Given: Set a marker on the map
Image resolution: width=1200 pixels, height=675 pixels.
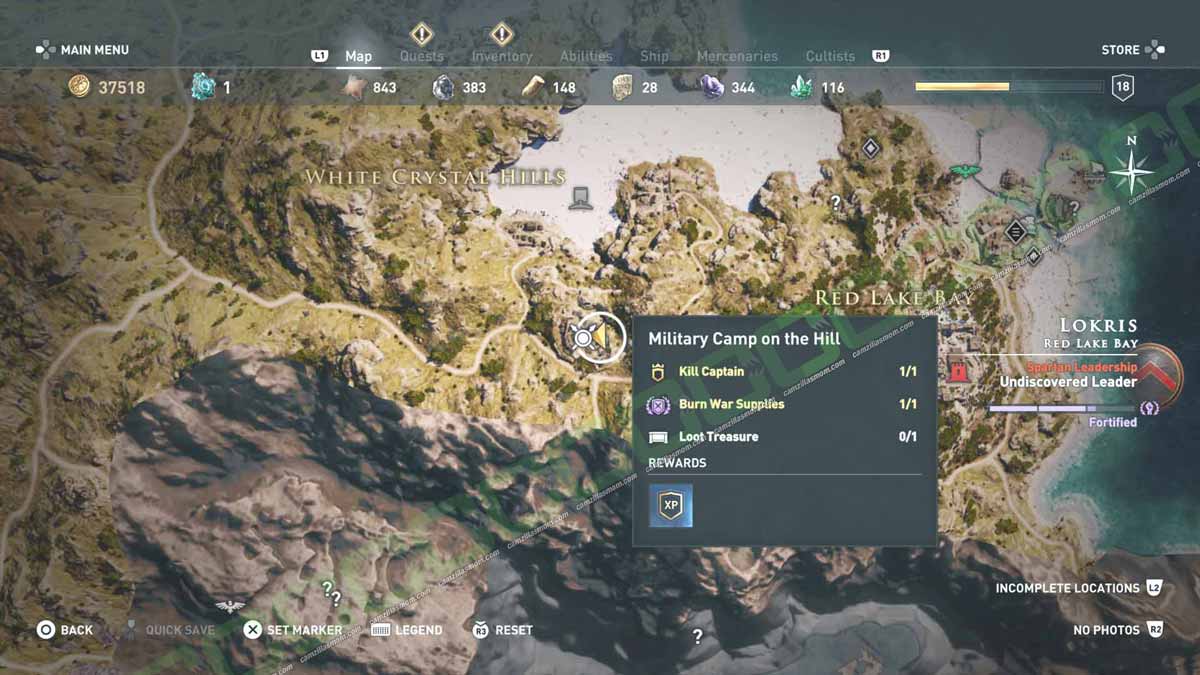Looking at the screenshot, I should pos(293,630).
